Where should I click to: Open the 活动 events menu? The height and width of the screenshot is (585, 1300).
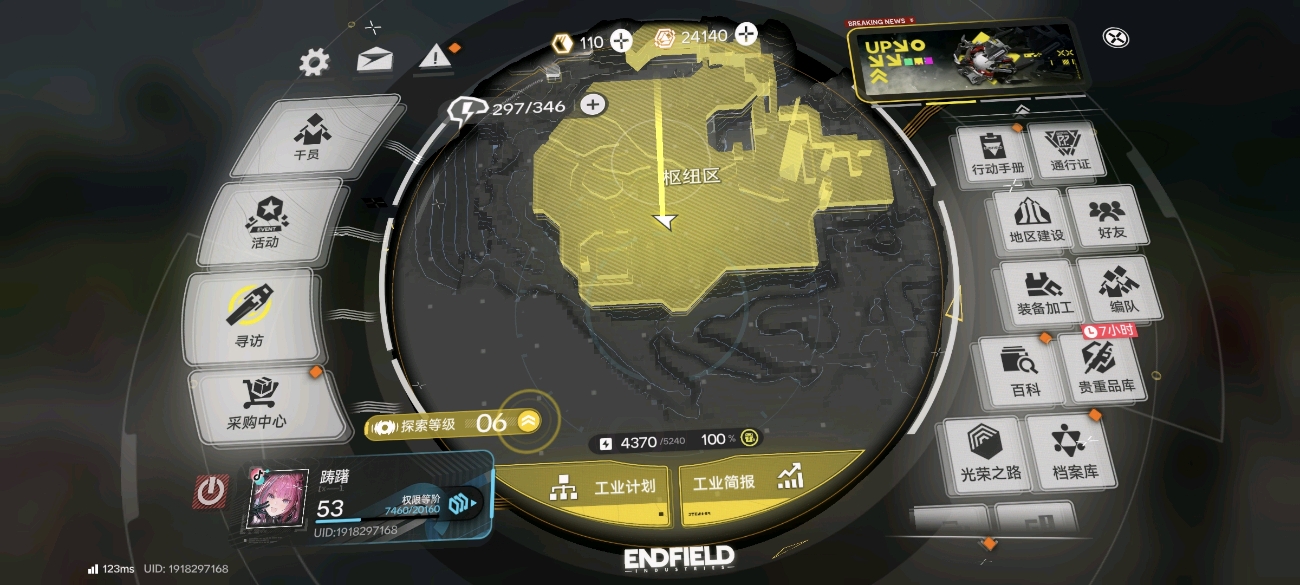[x=266, y=222]
